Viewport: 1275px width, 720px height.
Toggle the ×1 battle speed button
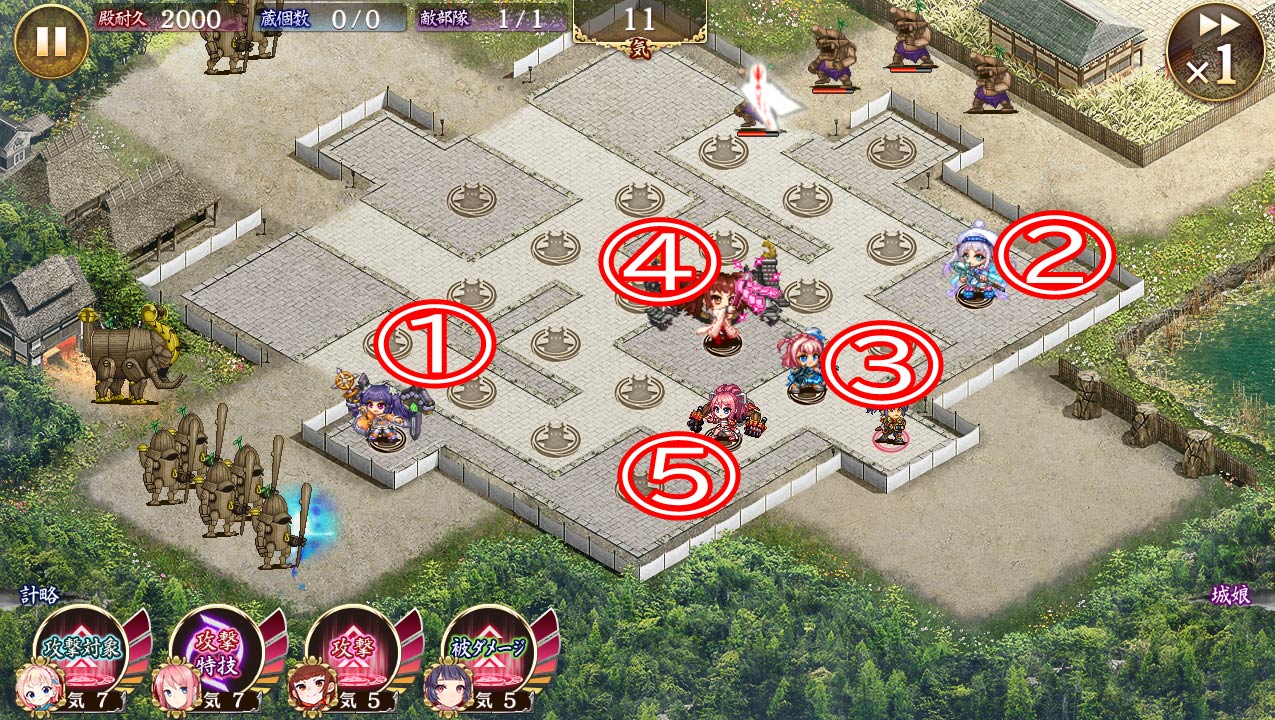click(1213, 52)
